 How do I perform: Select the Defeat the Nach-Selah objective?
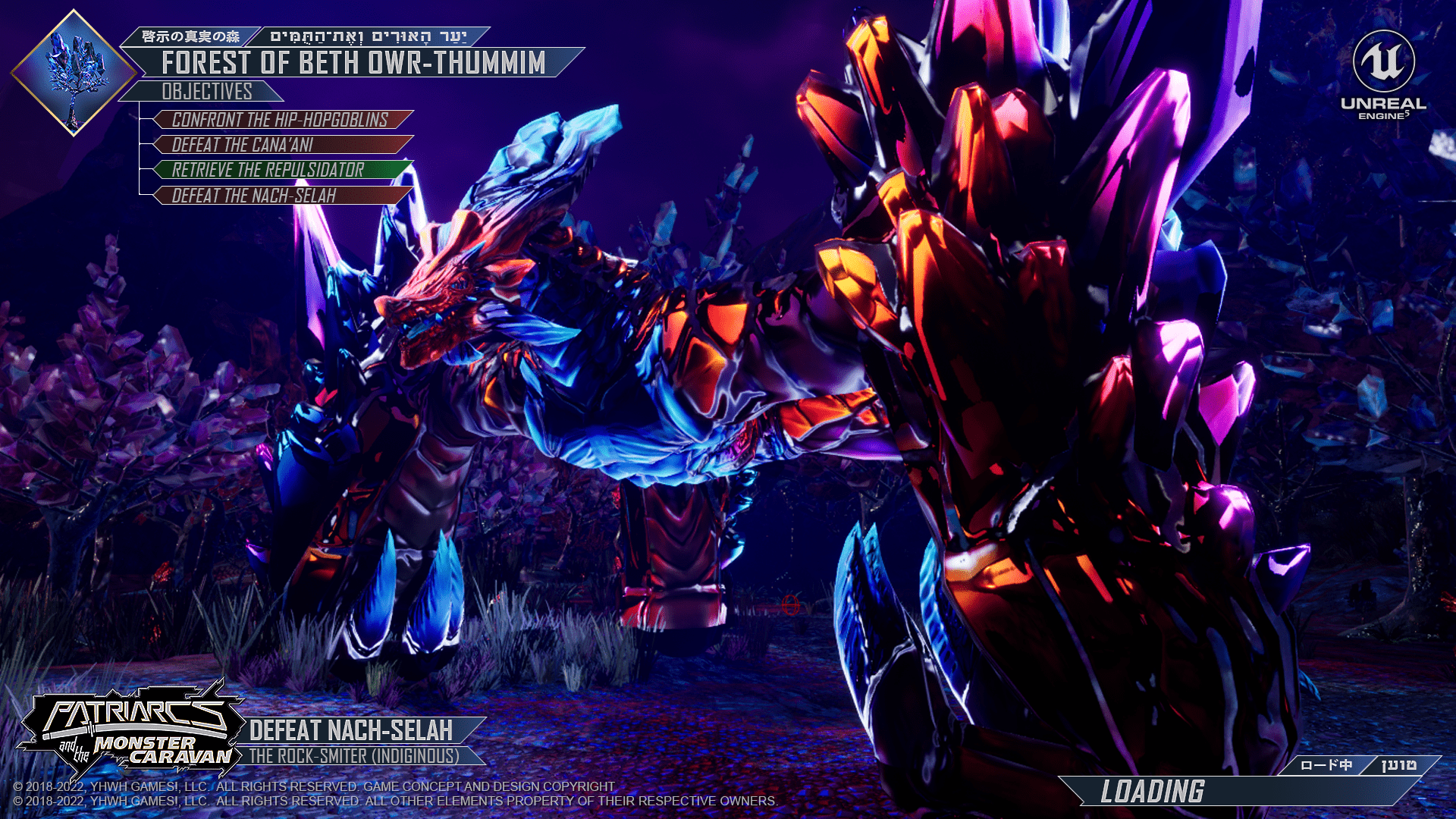tap(281, 196)
